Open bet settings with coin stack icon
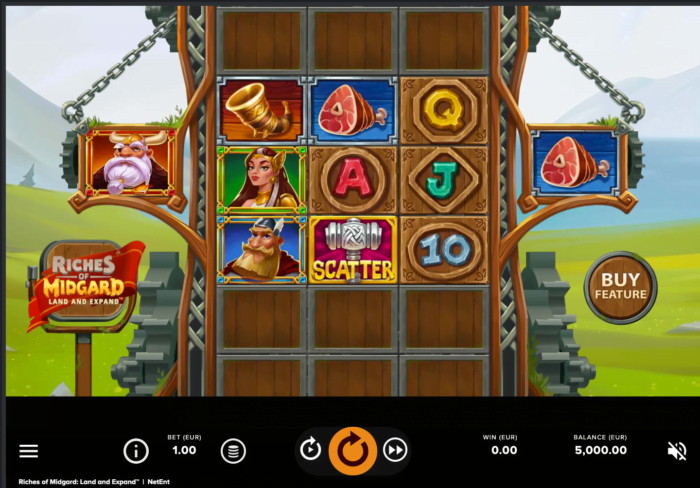The width and height of the screenshot is (700, 488). 233,451
